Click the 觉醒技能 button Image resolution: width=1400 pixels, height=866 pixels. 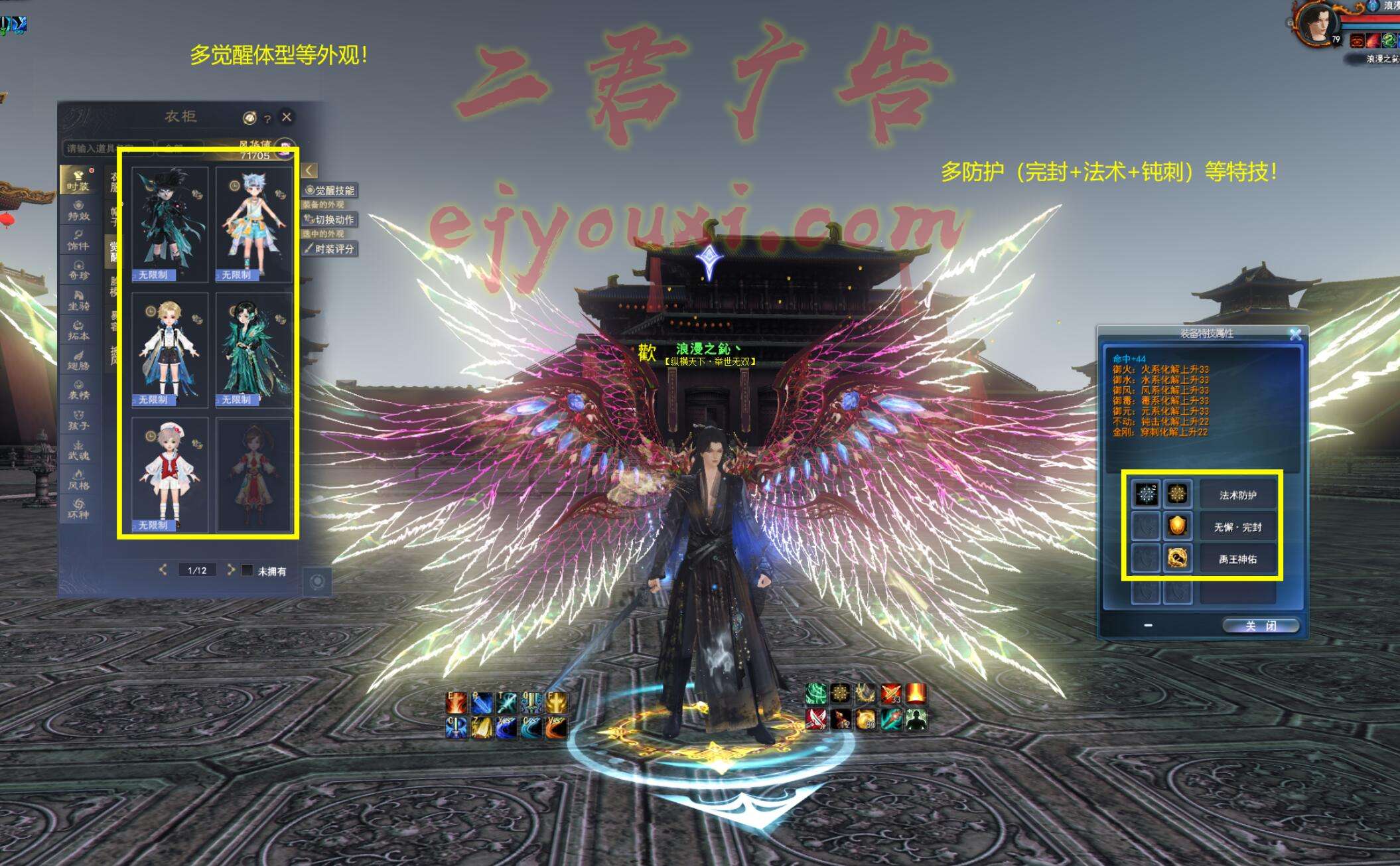click(330, 190)
